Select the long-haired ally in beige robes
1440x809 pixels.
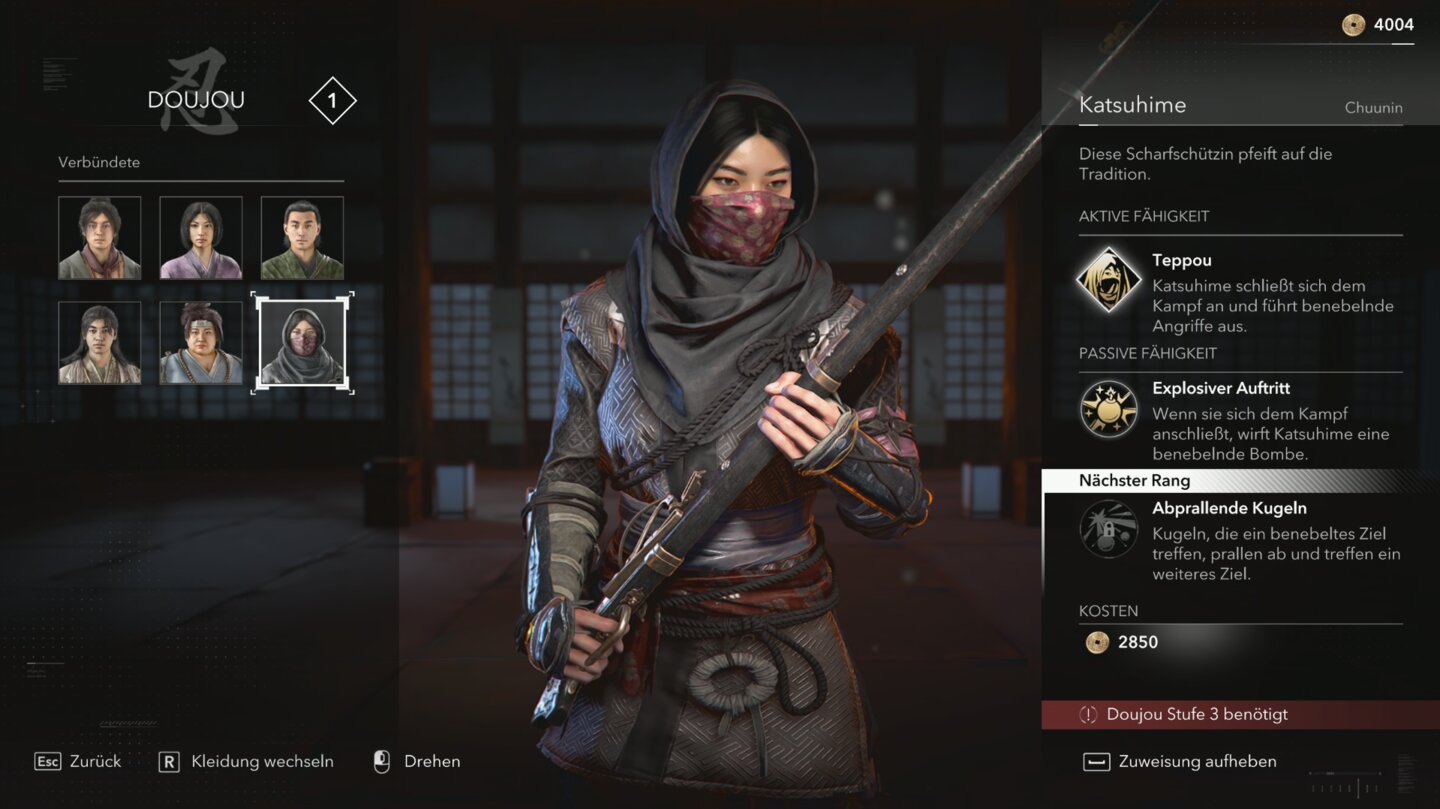tap(99, 342)
